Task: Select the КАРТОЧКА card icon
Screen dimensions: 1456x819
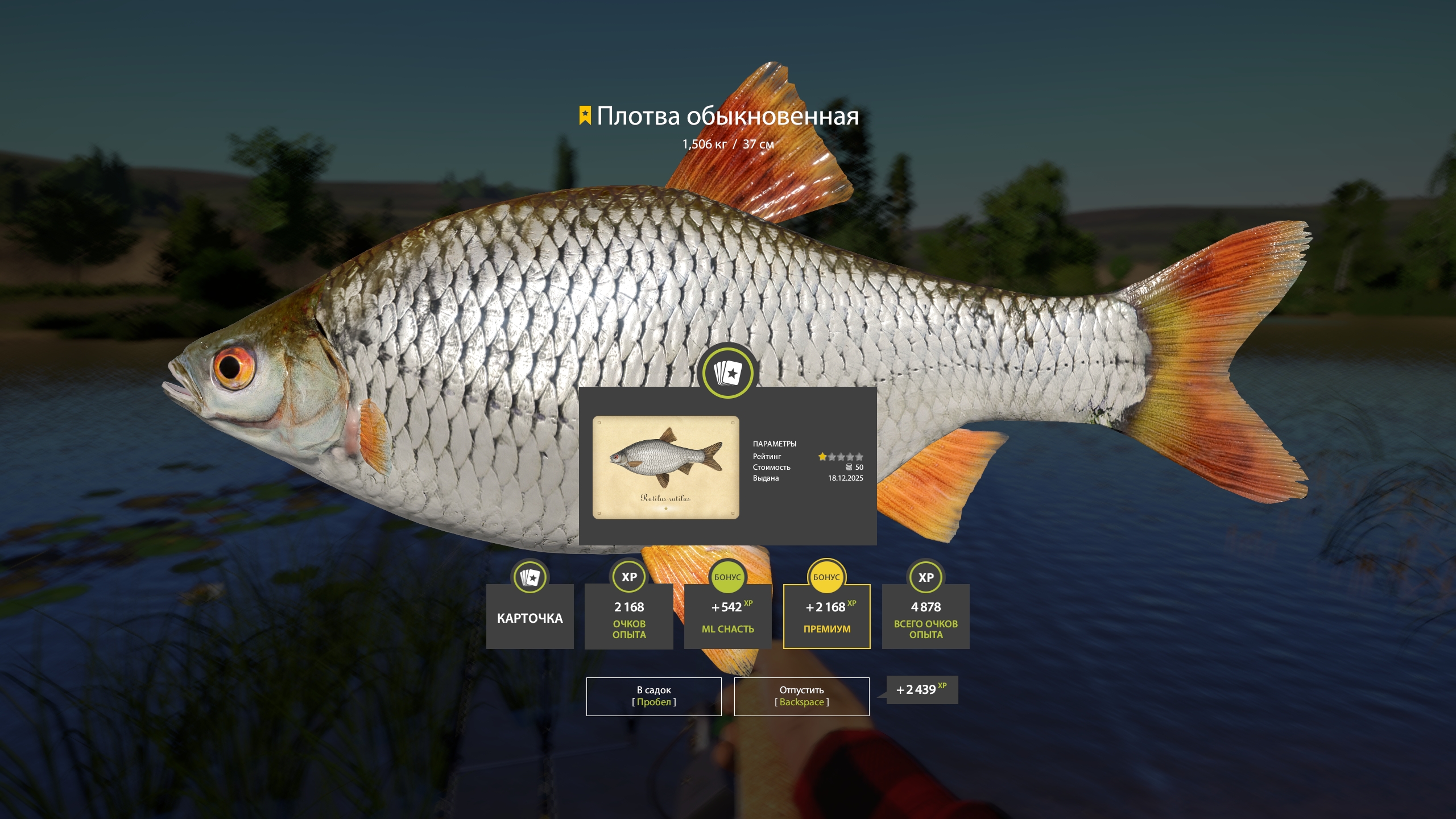Action: [530, 576]
